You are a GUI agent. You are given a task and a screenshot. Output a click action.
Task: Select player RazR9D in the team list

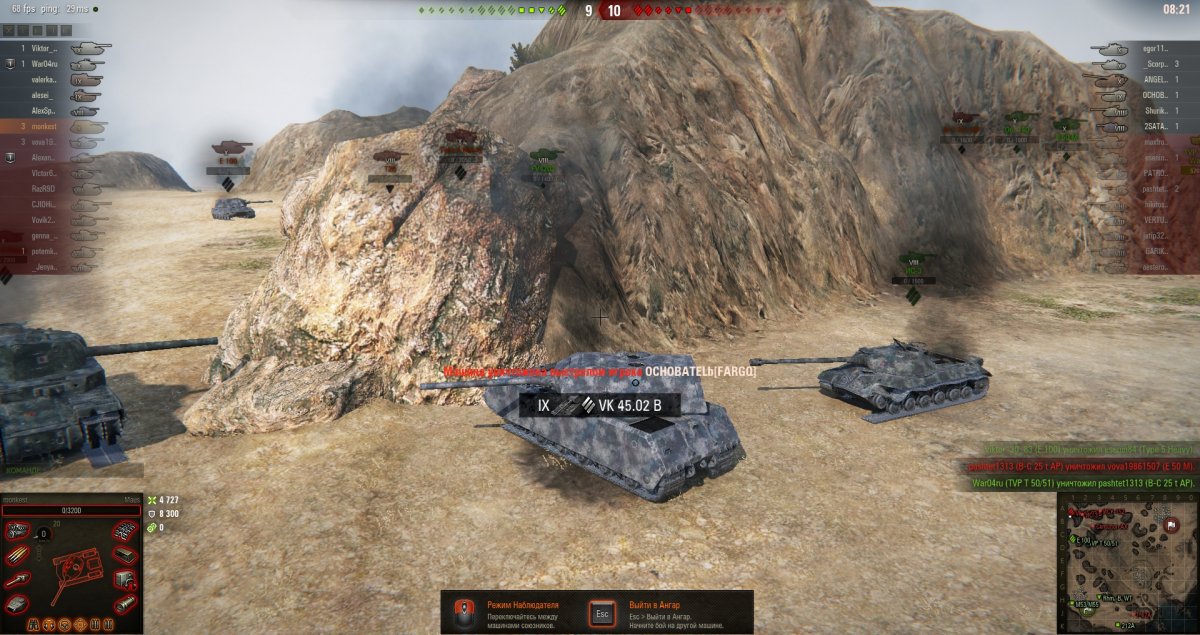[47, 188]
